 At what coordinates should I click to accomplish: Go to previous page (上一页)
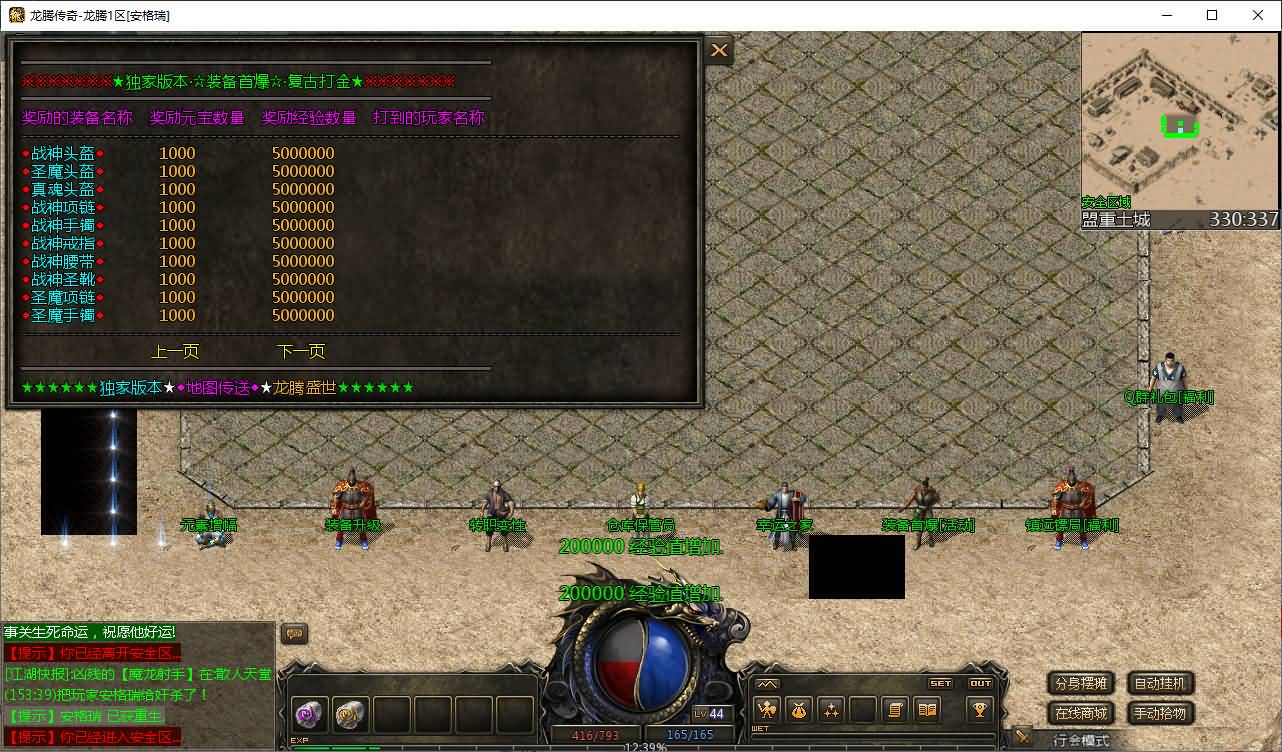(175, 351)
